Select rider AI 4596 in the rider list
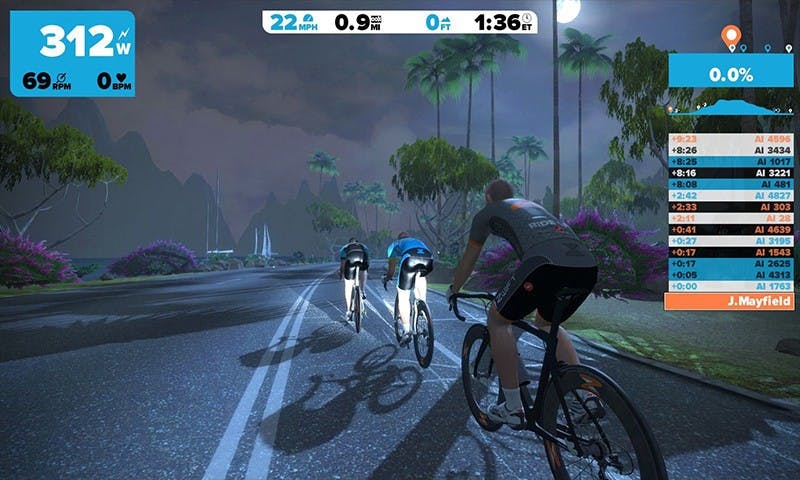 (730, 139)
